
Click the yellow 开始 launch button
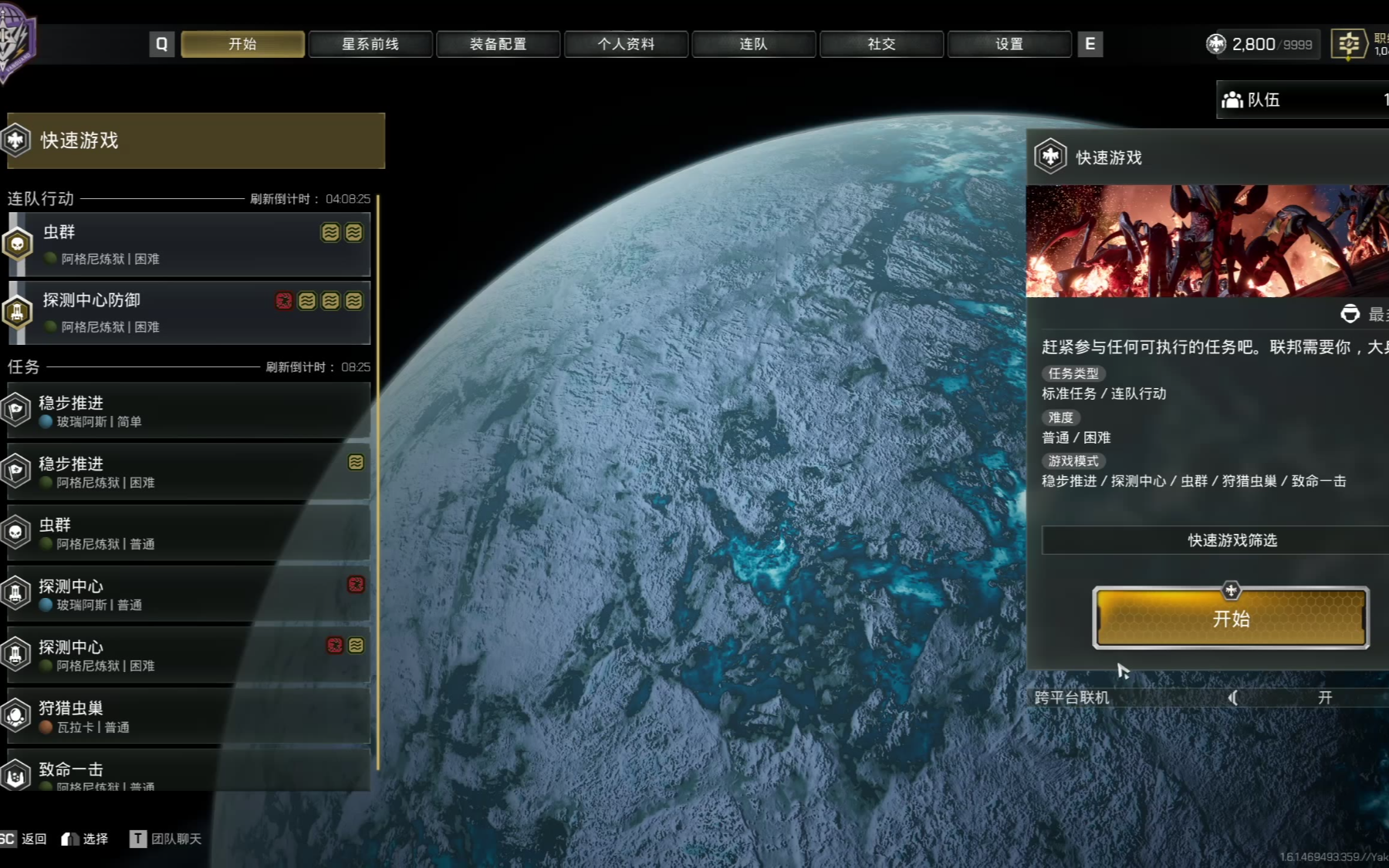tap(1231, 618)
